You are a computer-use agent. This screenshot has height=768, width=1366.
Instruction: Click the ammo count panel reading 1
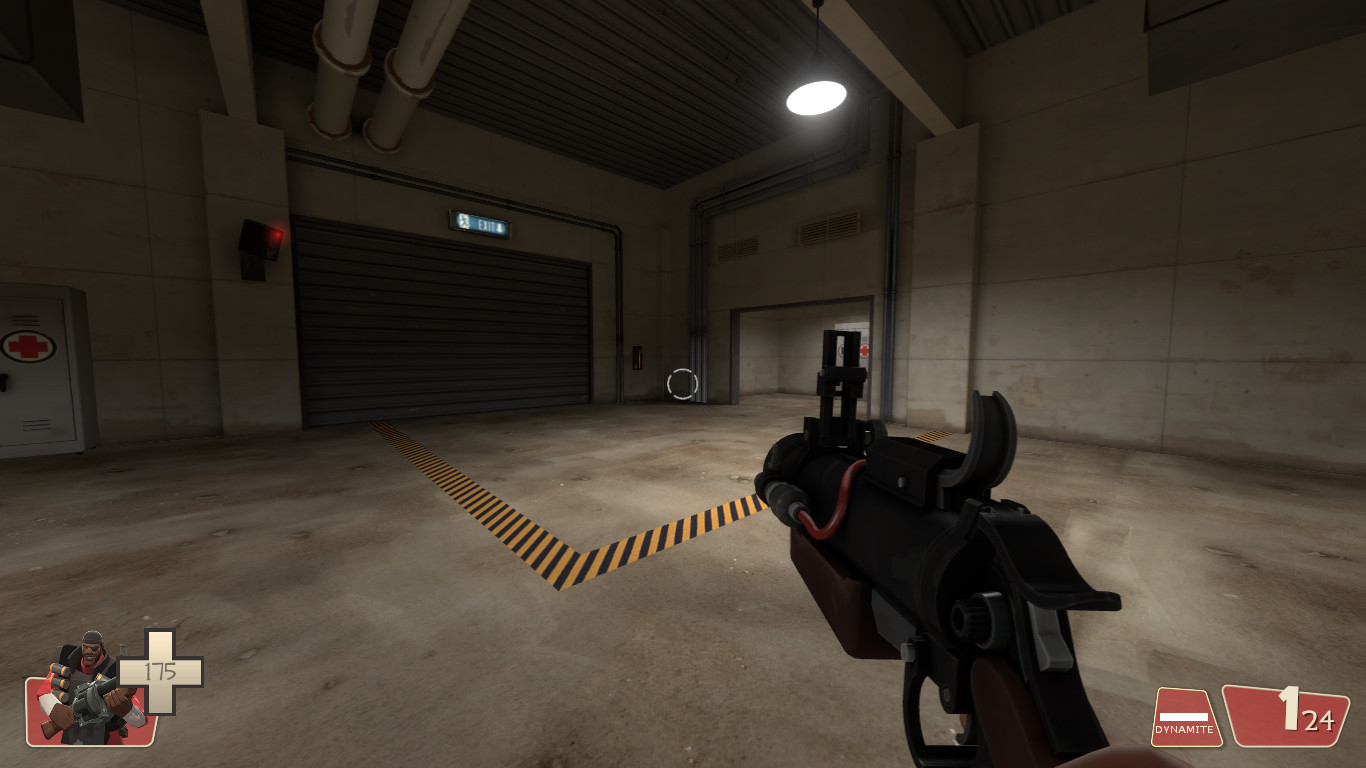point(1290,715)
